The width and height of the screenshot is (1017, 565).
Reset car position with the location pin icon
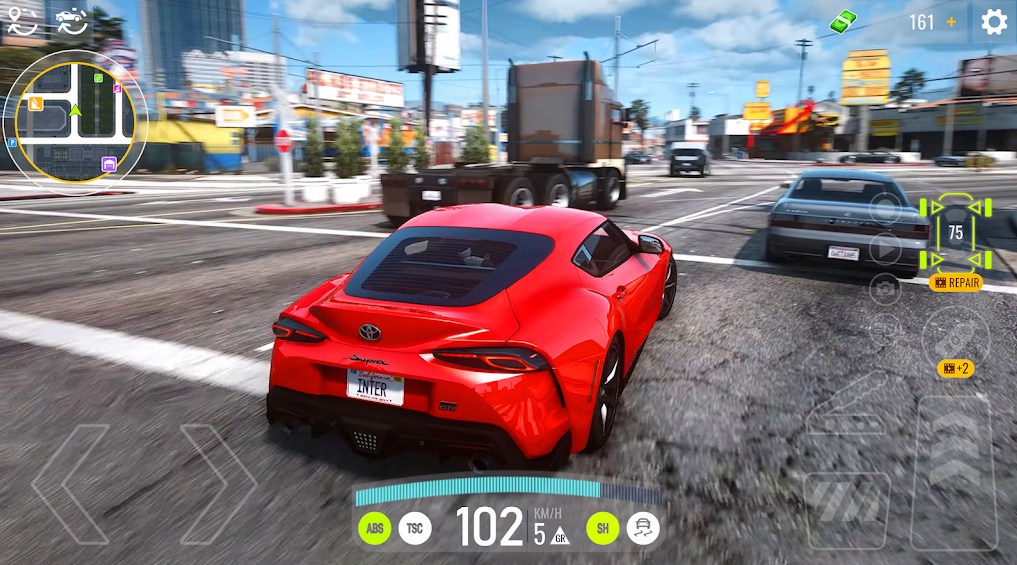(22, 20)
